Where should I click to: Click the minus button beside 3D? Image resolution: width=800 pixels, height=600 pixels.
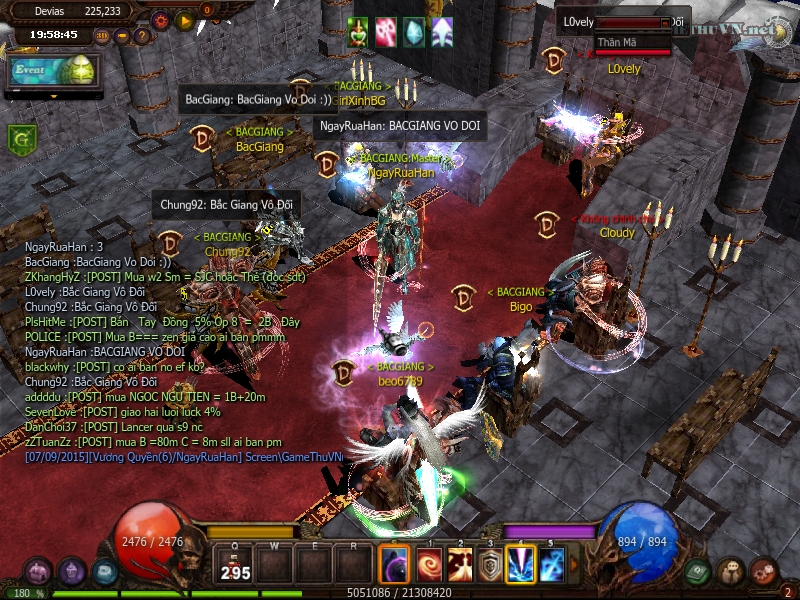coord(122,36)
